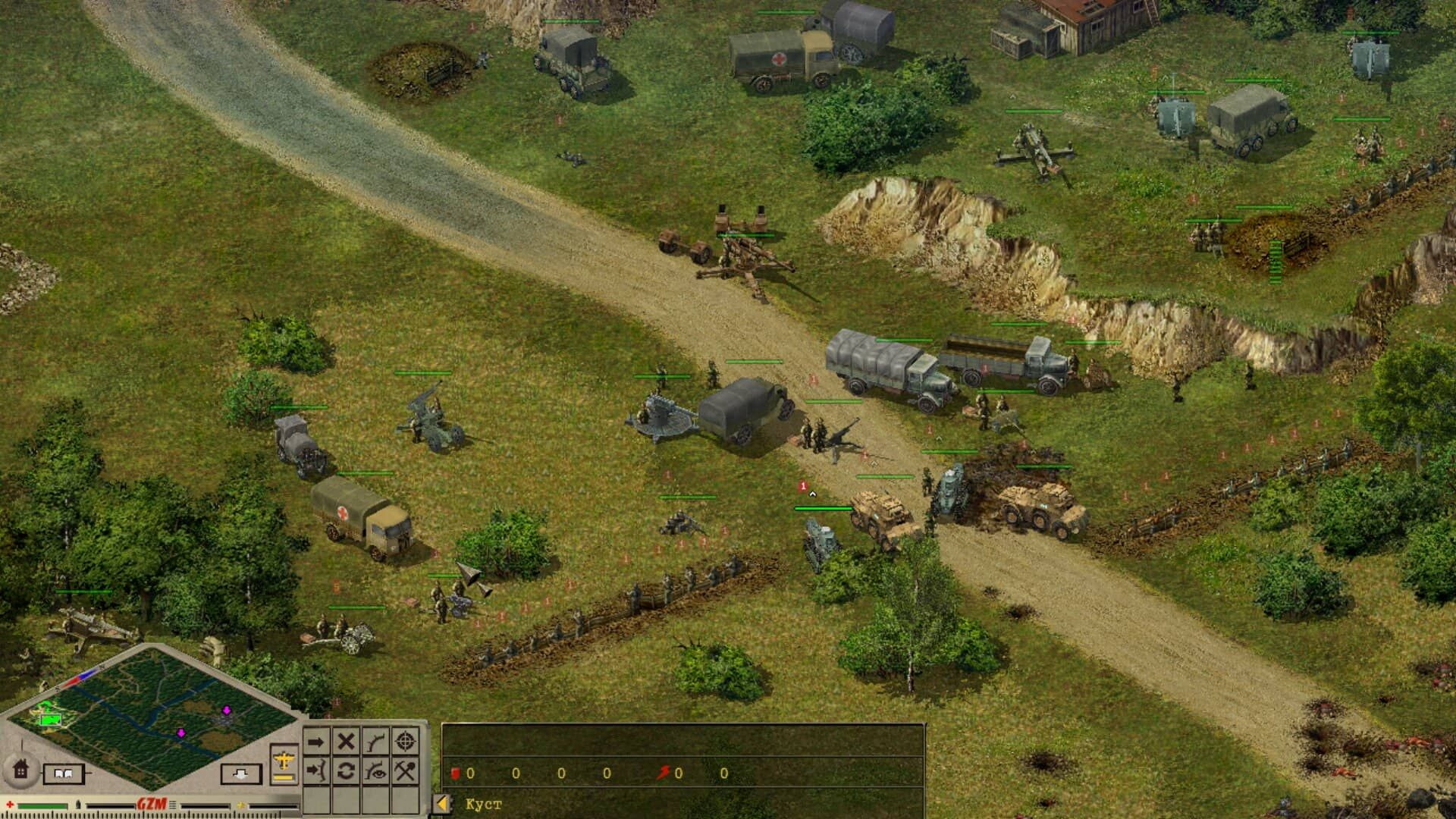The image size is (1456, 819).
Task: Open the house-icon main menu button
Action: (20, 769)
